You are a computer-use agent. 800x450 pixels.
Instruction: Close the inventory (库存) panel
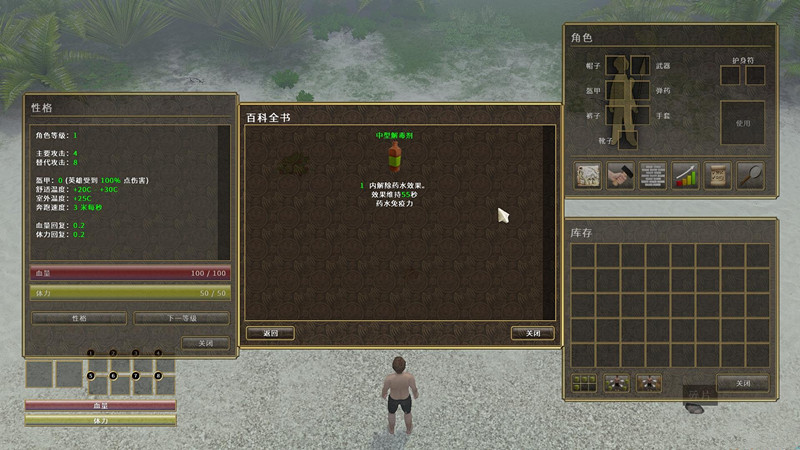coord(742,383)
